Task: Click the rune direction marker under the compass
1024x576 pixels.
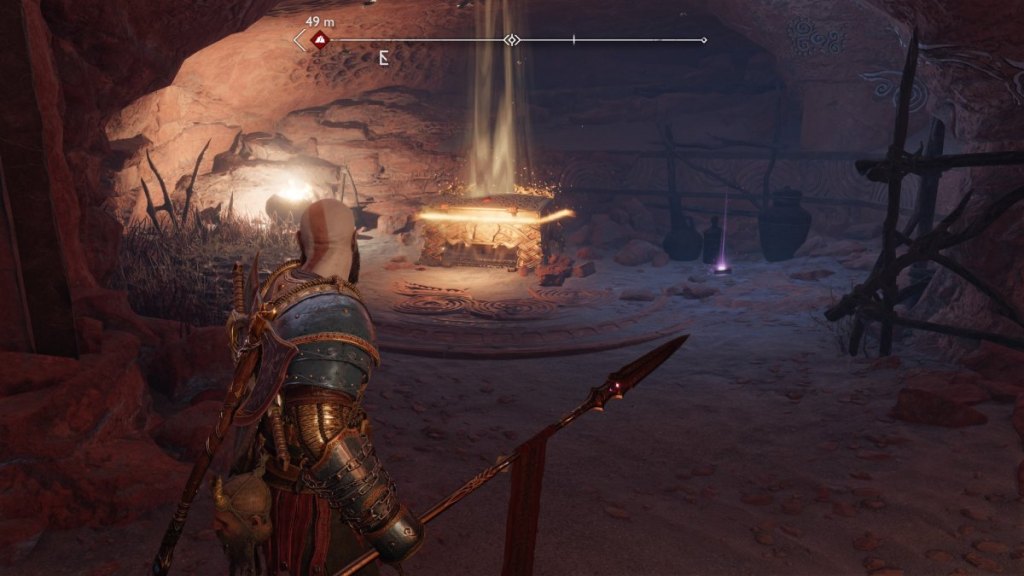Action: pos(384,58)
